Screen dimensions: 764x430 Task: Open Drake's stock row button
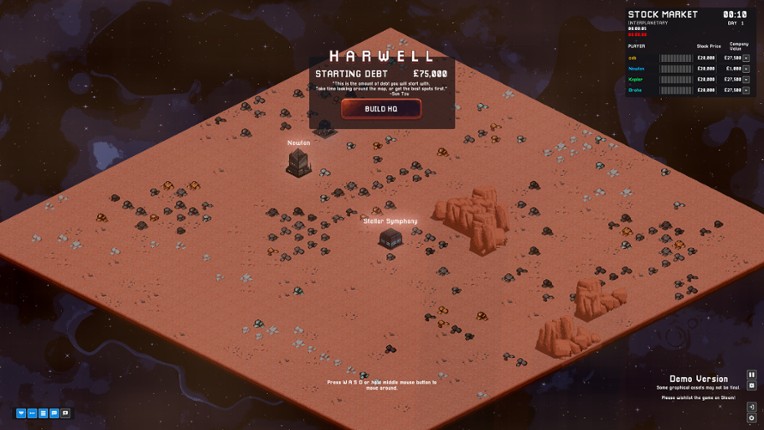(745, 90)
